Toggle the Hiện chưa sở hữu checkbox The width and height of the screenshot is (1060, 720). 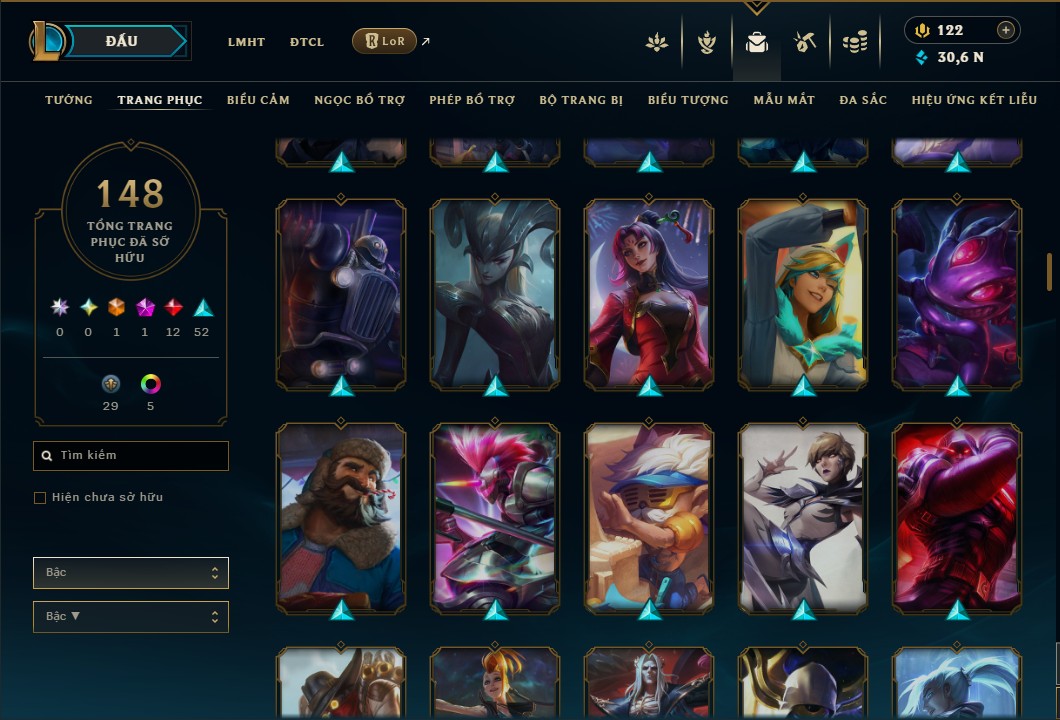tap(40, 498)
